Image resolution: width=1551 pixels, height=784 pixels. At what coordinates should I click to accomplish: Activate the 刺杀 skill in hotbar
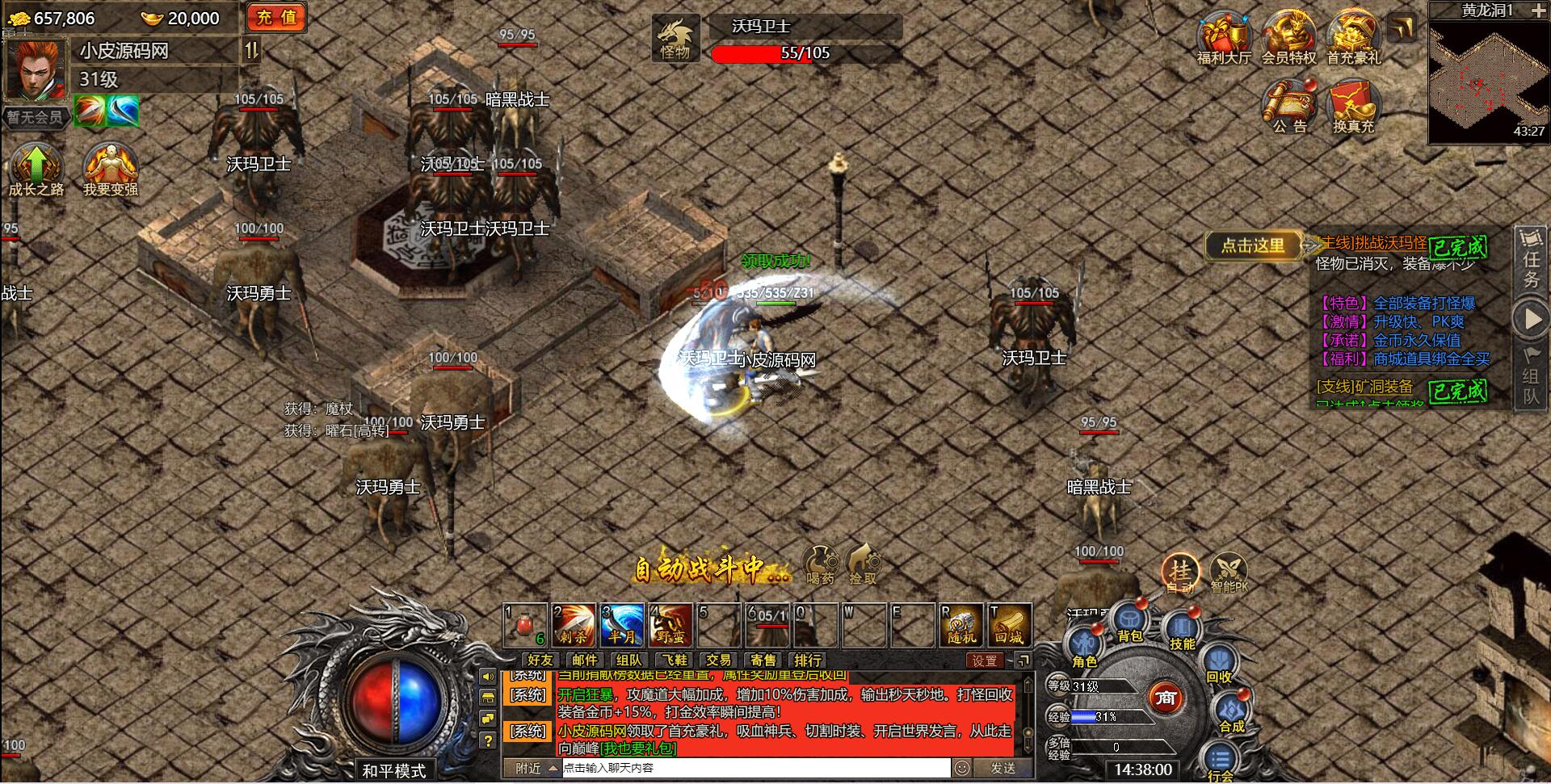point(573,625)
